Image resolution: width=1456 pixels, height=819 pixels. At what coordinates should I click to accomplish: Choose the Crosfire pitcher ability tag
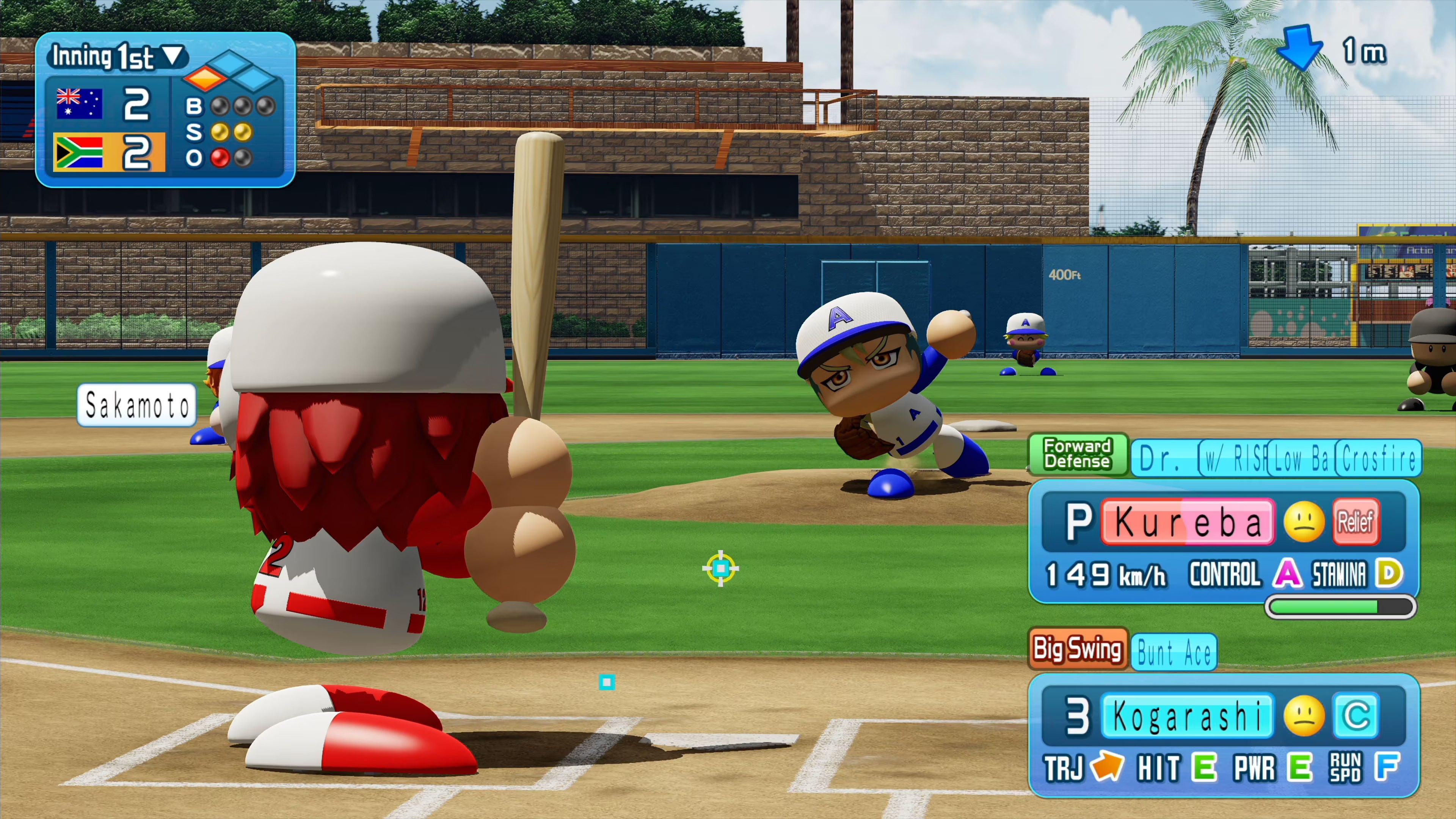point(1379,458)
